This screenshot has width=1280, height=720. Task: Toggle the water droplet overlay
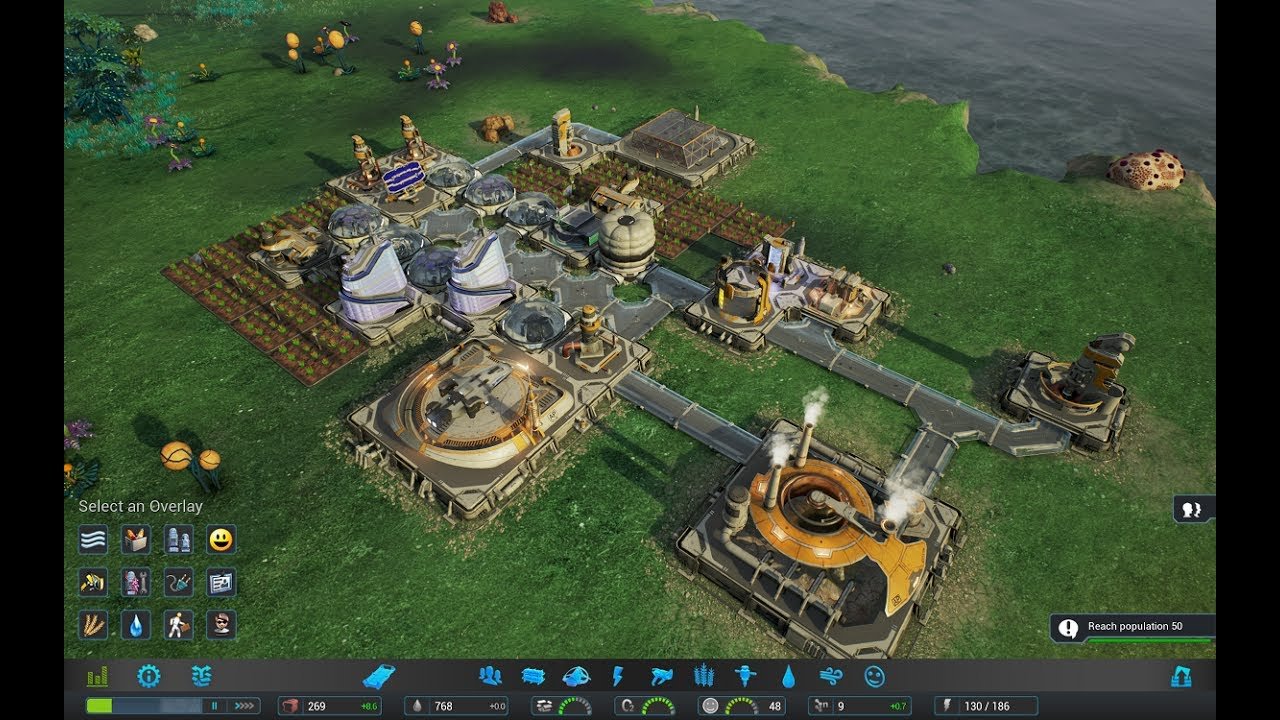pyautogui.click(x=135, y=624)
